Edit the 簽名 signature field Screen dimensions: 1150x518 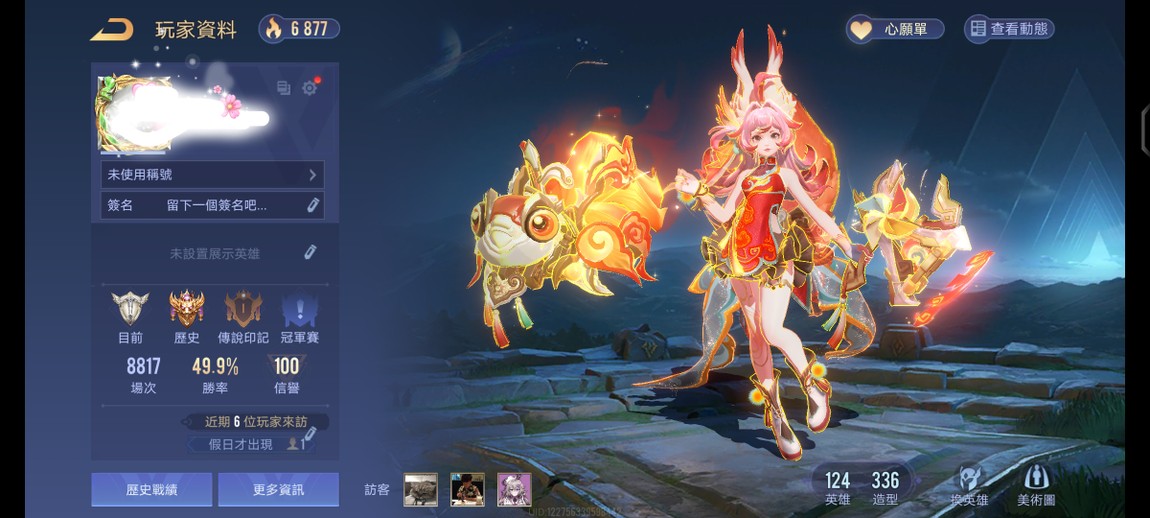312,205
